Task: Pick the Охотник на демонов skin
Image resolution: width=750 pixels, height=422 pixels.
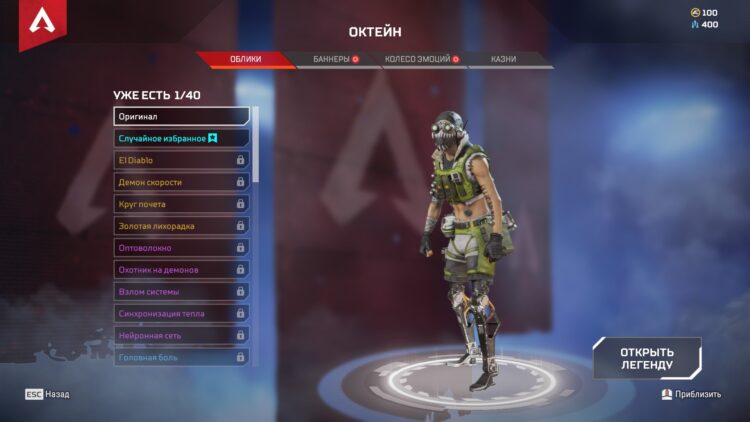Action: 181,269
